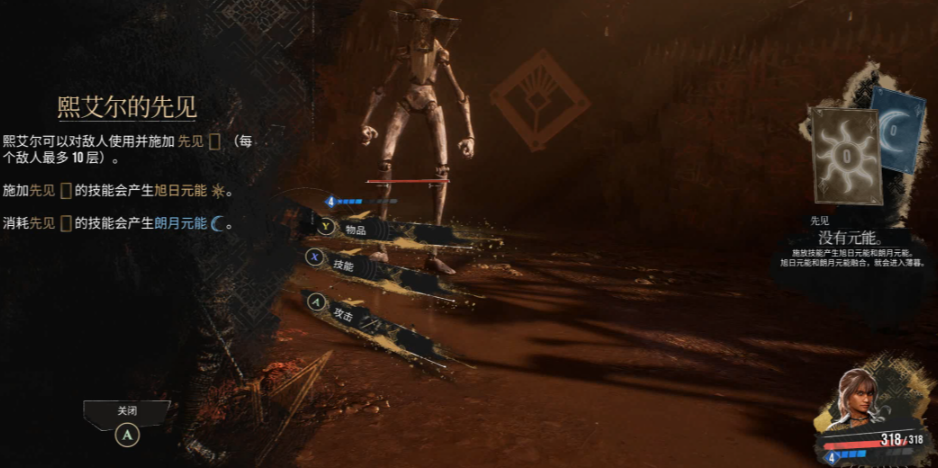This screenshot has height=468, width=938.
Task: Close the 熙艾尔的先见 tutorial panel
Action: [x=127, y=412]
